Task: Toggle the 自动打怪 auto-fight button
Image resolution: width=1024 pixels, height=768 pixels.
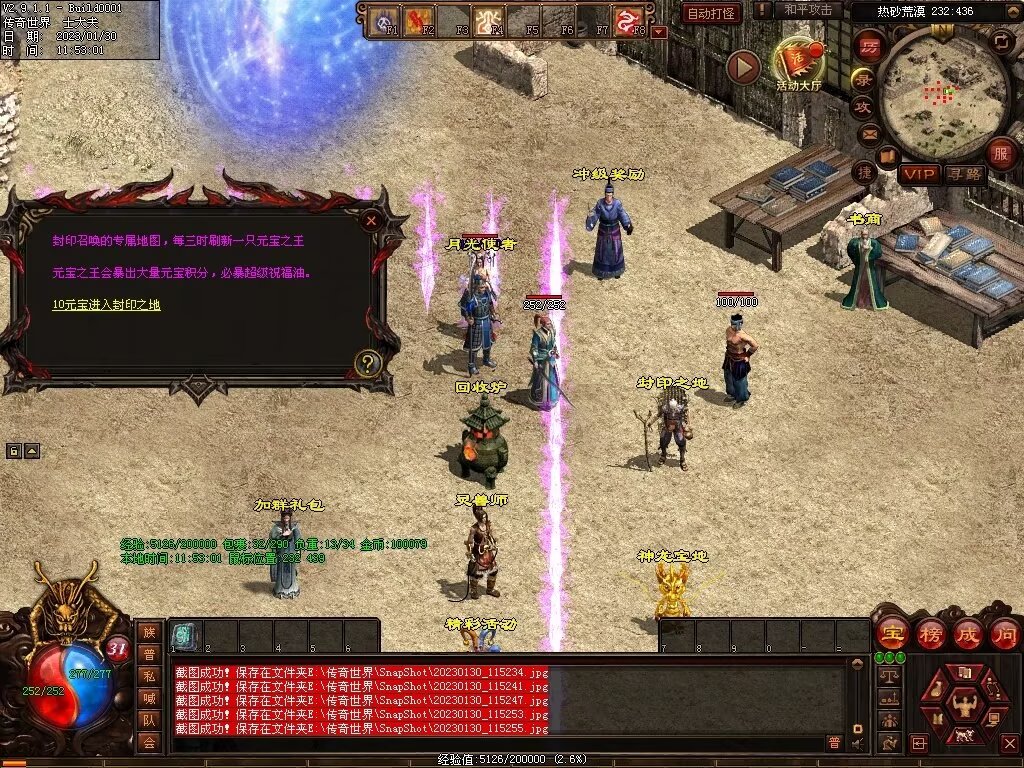Action: click(712, 13)
